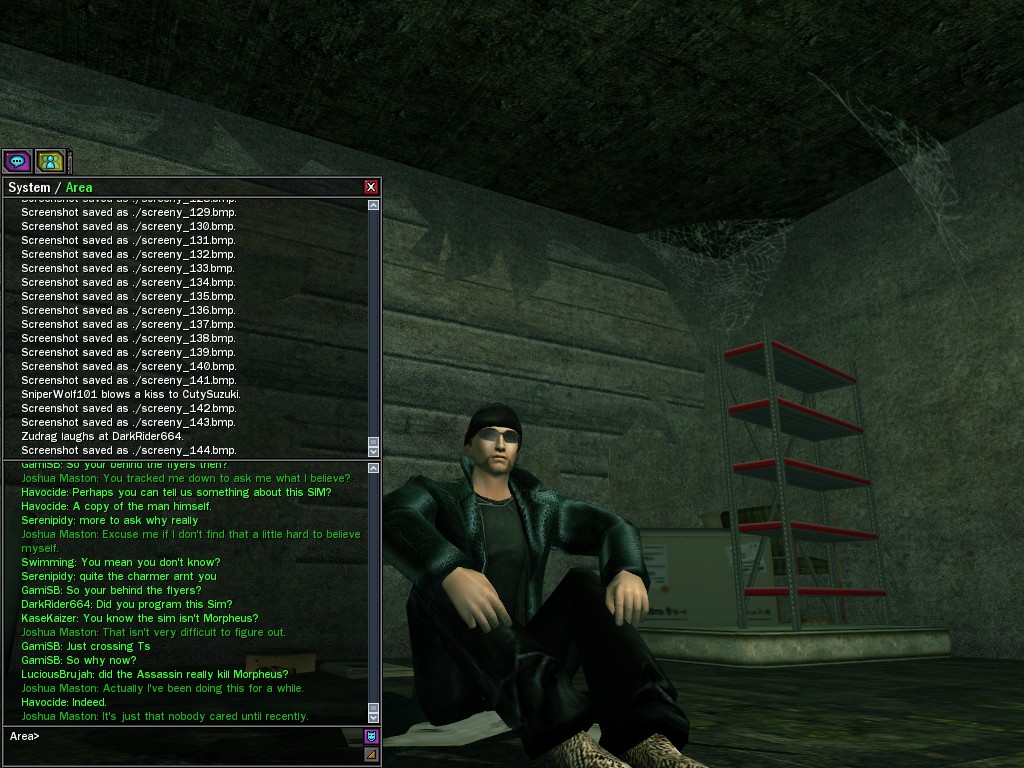Open the yellow people group icon
The height and width of the screenshot is (768, 1024).
tap(50, 160)
